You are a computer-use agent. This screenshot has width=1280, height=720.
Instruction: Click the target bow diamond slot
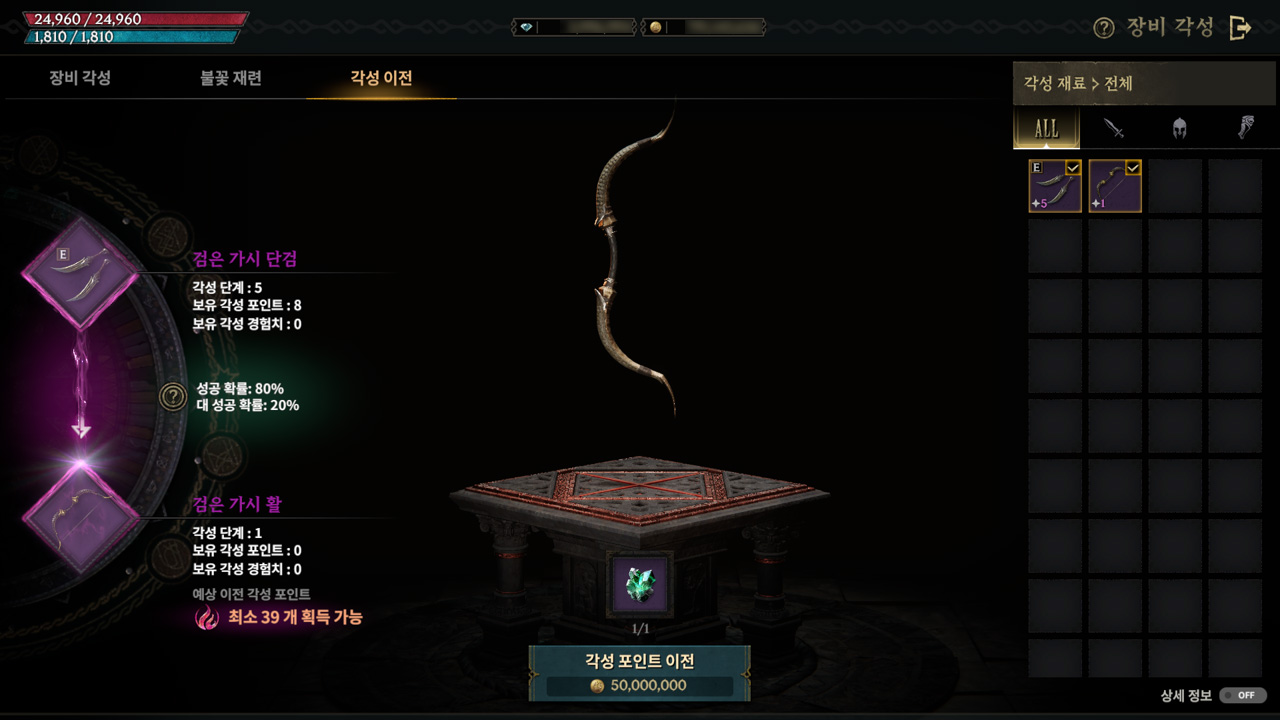coord(80,518)
